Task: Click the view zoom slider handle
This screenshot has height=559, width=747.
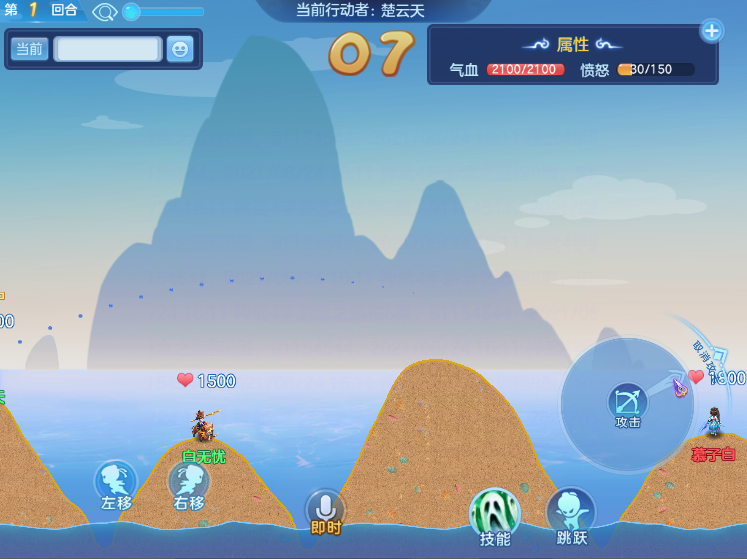Action: [x=131, y=12]
